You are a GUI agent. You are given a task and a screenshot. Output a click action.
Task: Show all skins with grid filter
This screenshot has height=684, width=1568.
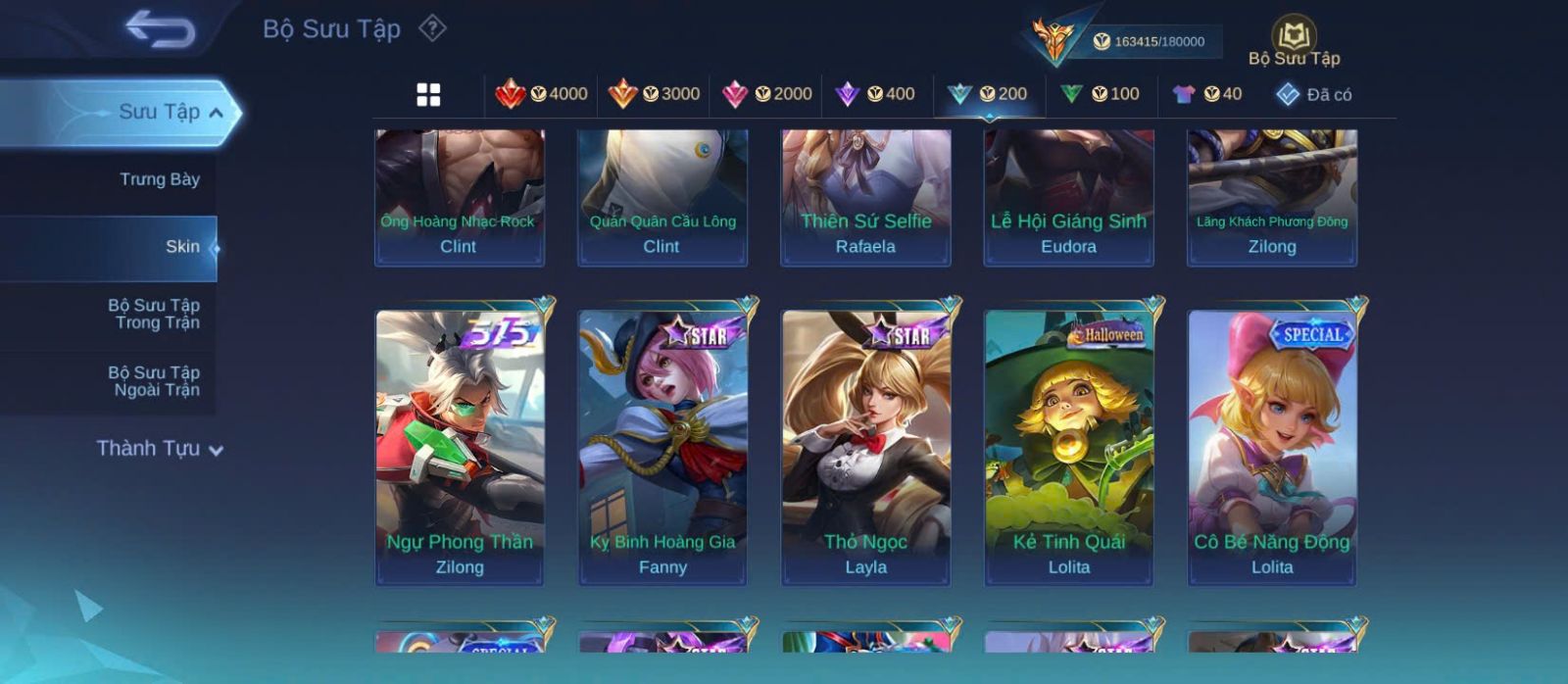coord(428,94)
